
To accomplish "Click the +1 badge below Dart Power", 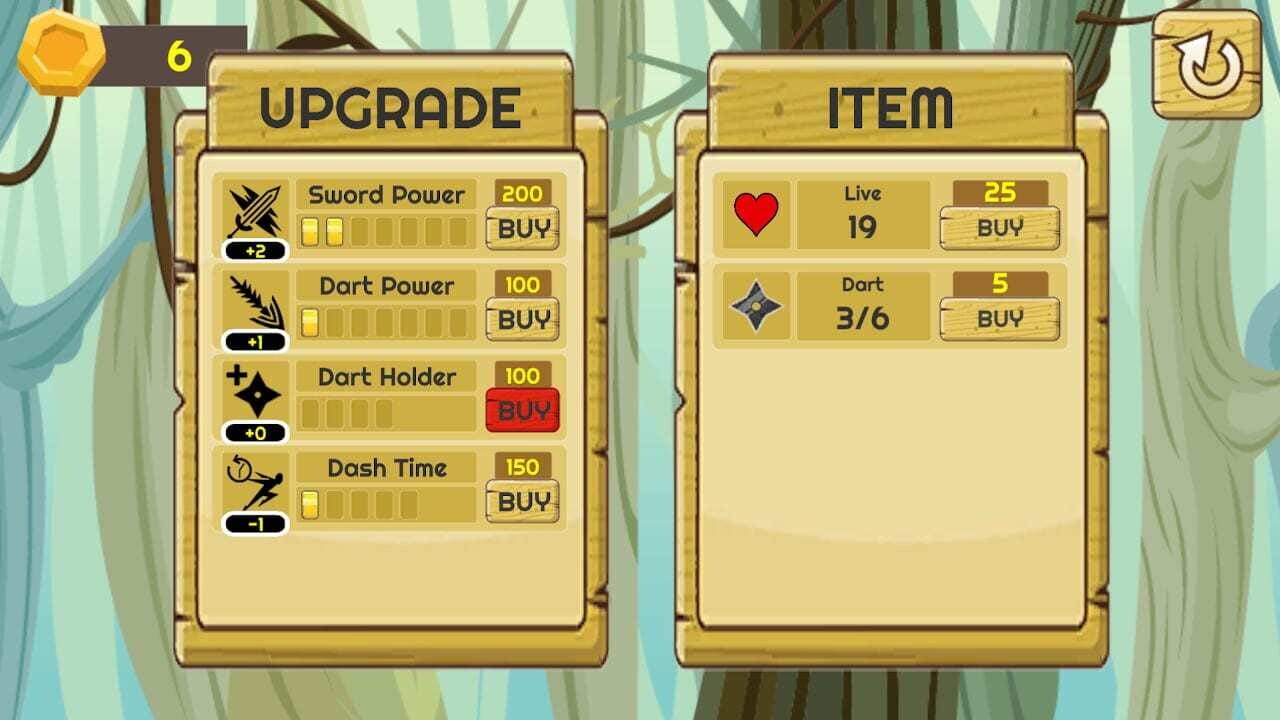I will 257,341.
